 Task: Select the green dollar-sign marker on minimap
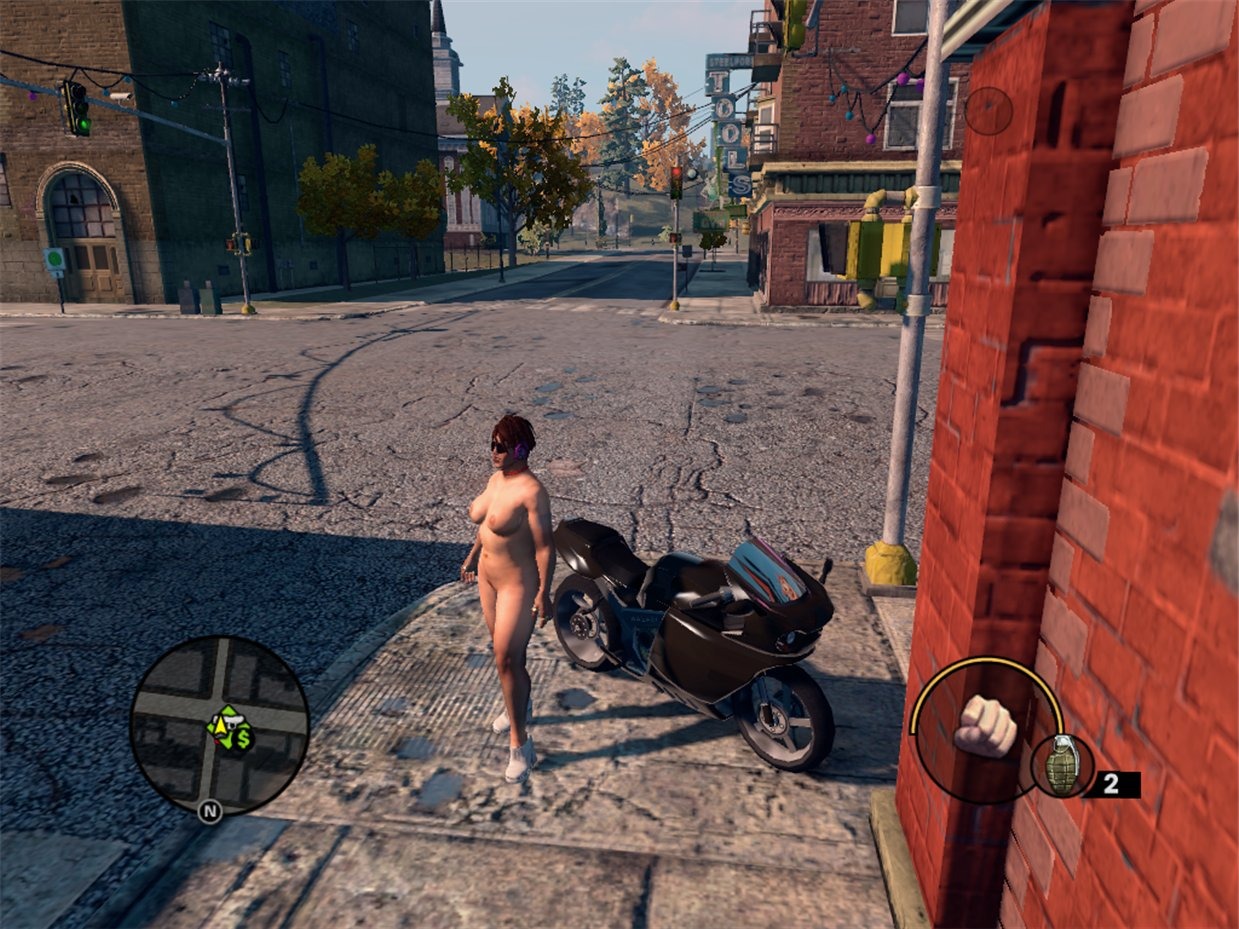[242, 741]
